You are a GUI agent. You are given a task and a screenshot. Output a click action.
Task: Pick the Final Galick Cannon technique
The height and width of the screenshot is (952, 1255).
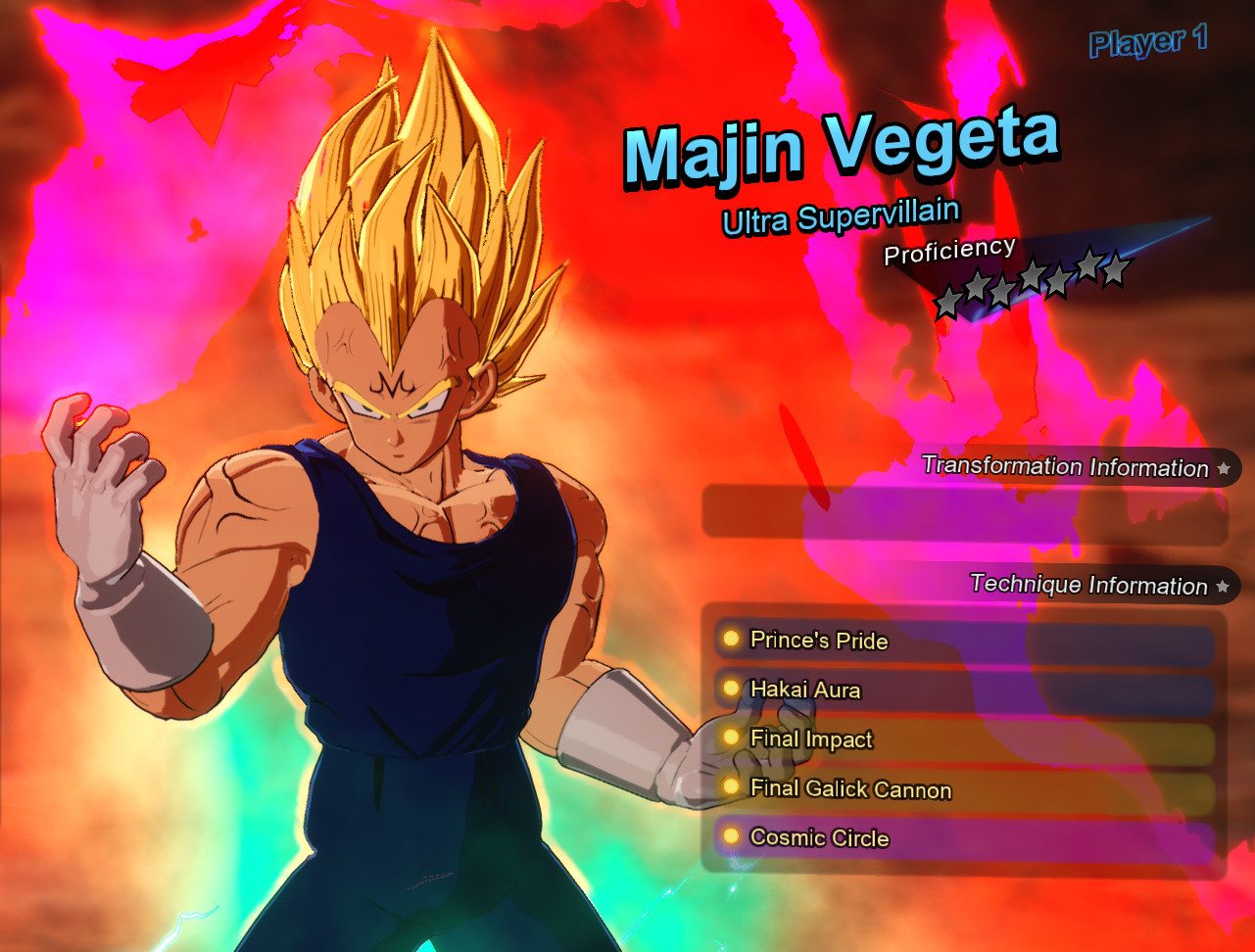coord(964,790)
